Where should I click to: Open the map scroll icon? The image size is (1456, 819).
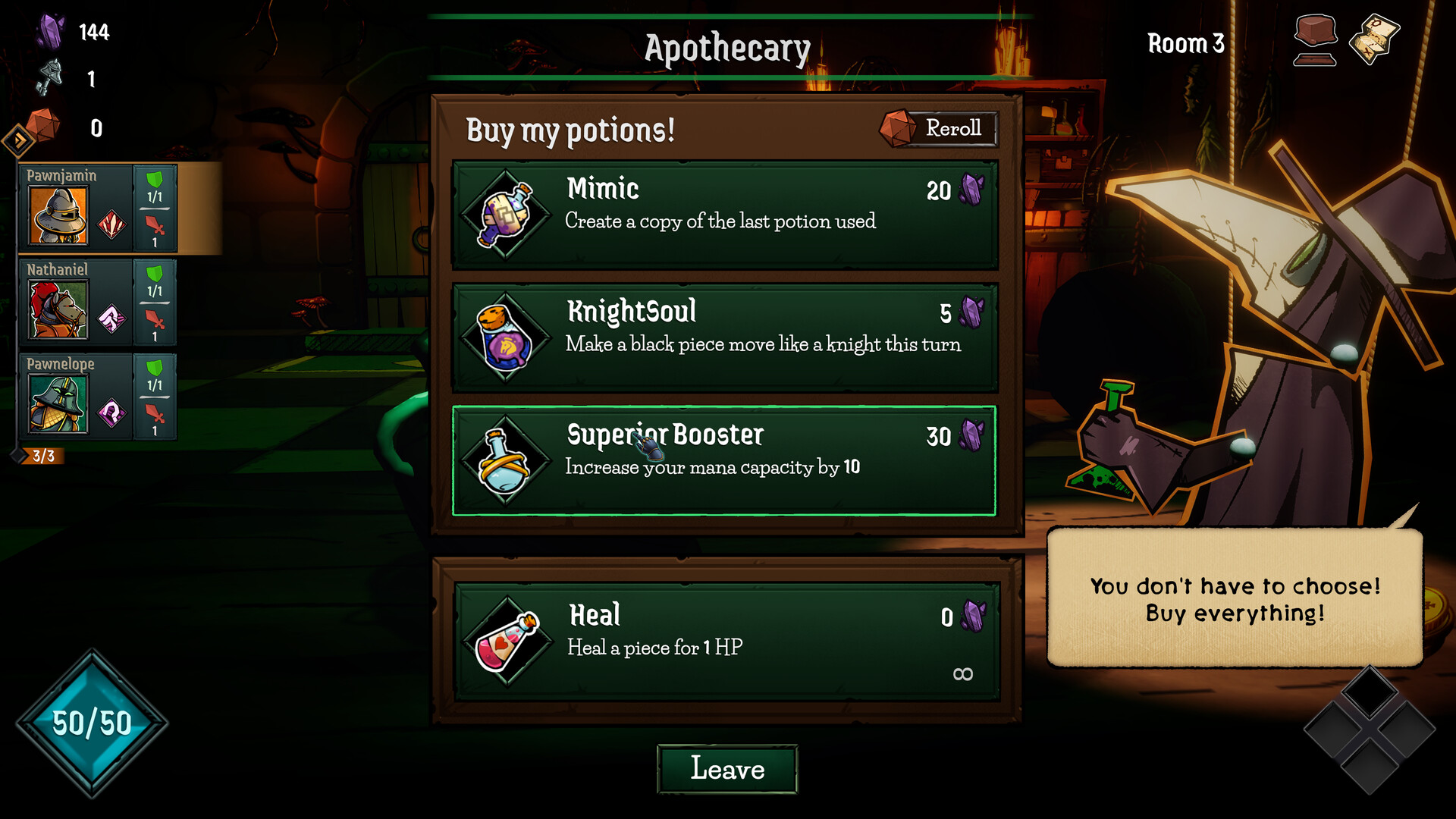point(1374,39)
